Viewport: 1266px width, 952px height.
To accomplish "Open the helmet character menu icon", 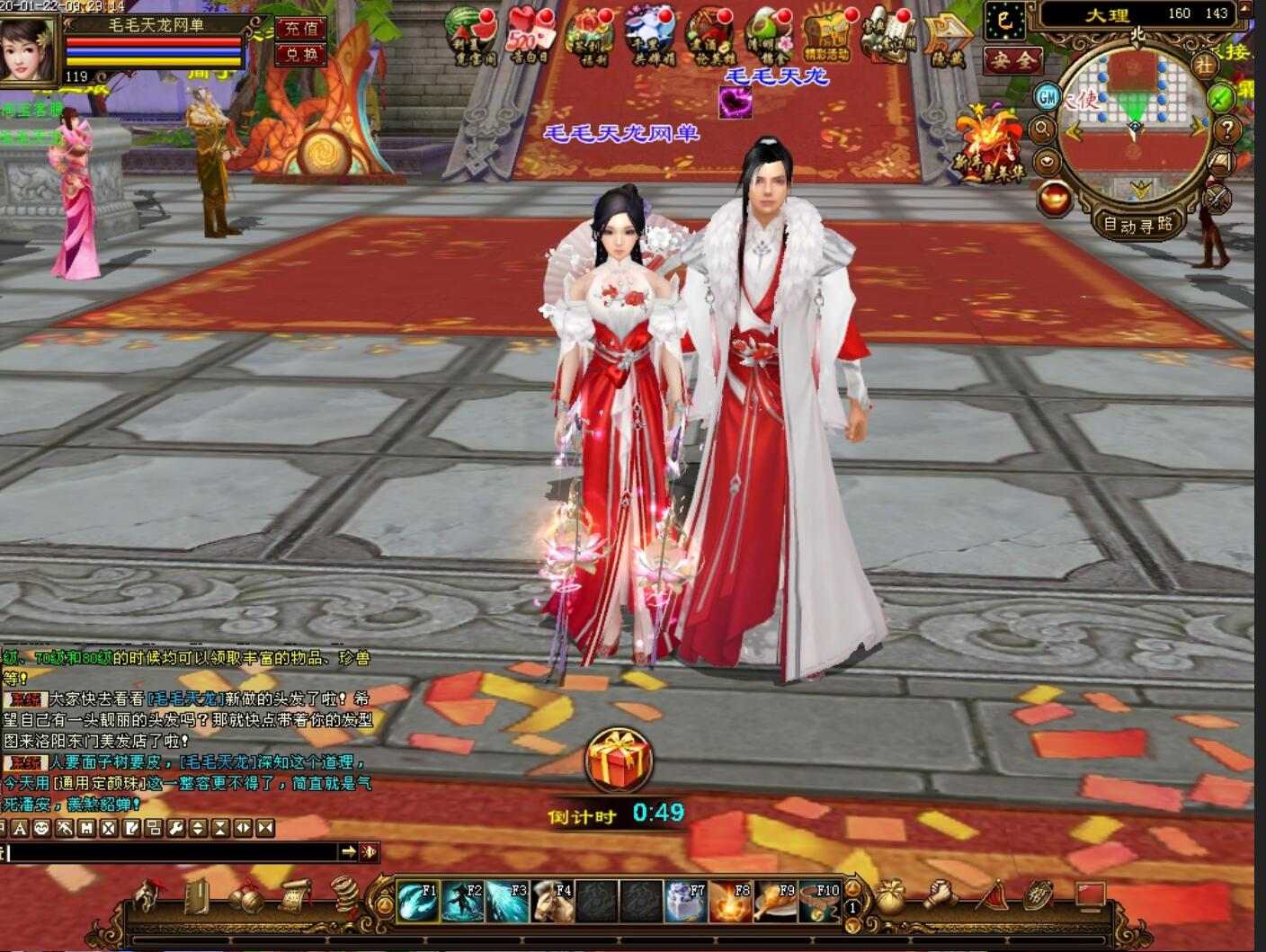I will pos(149,895).
